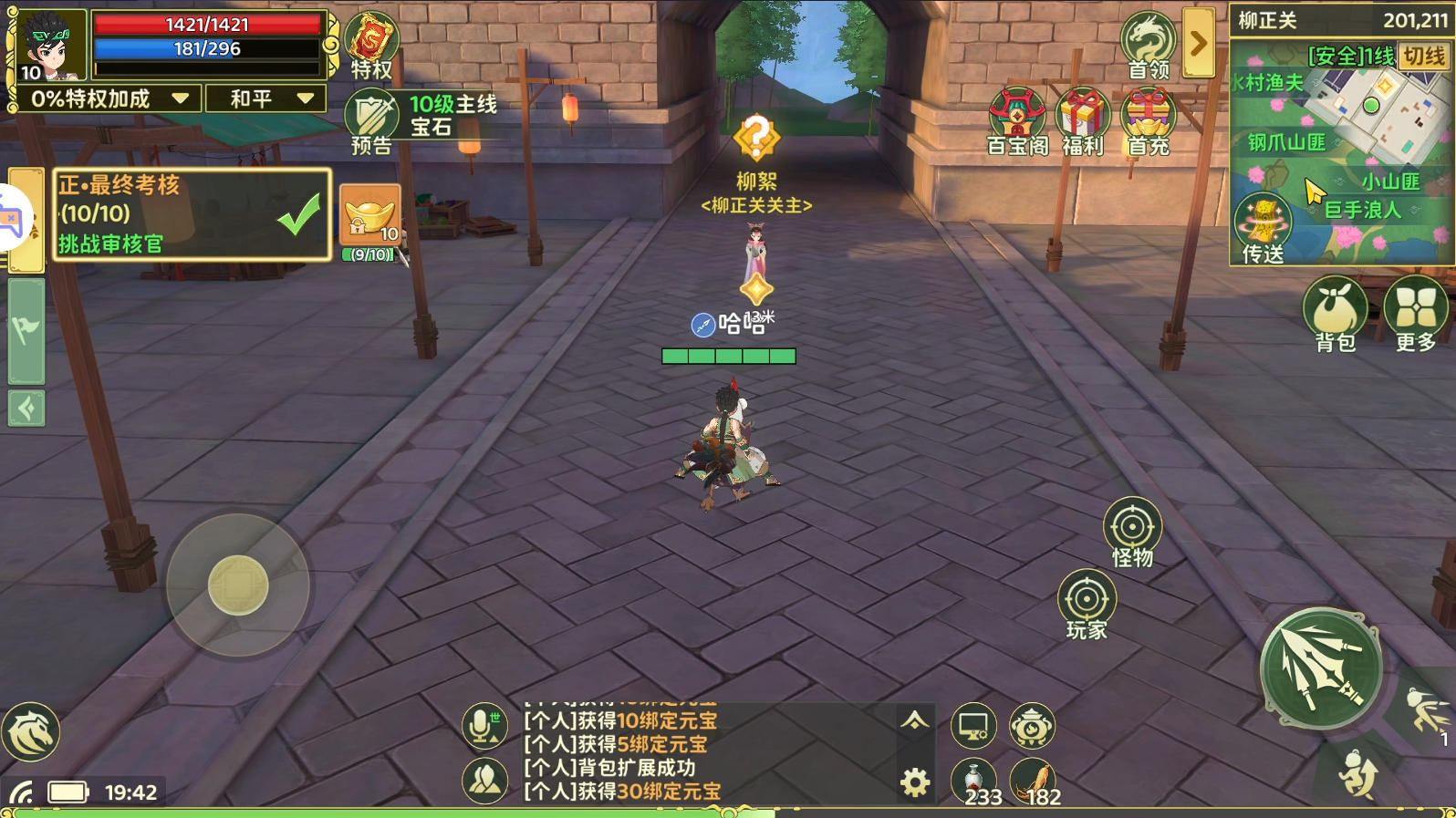Viewport: 1456px width, 818px height.
Task: Open the 背包 backpack
Action: (1336, 314)
